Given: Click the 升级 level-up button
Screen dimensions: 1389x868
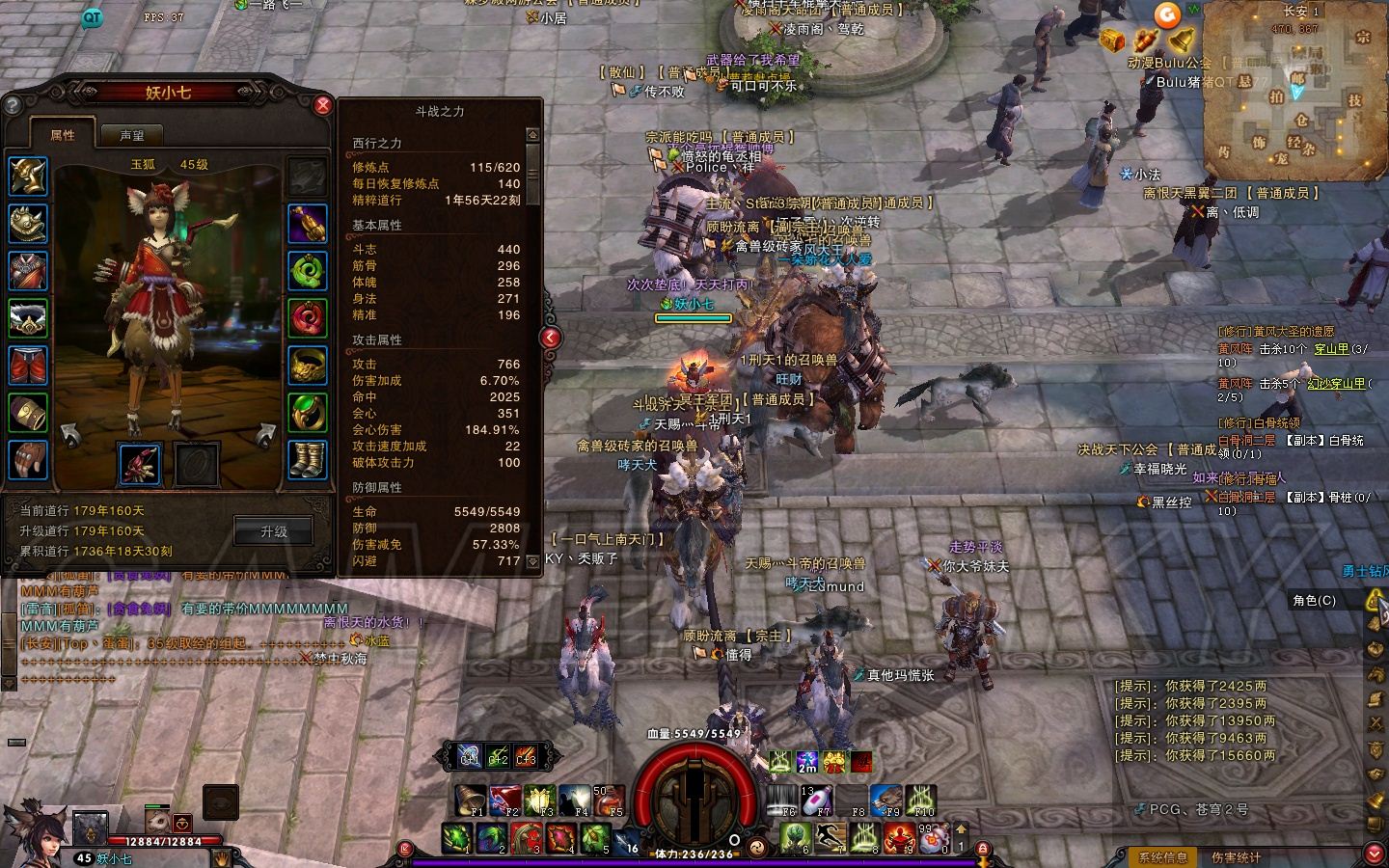Looking at the screenshot, I should coord(274,531).
